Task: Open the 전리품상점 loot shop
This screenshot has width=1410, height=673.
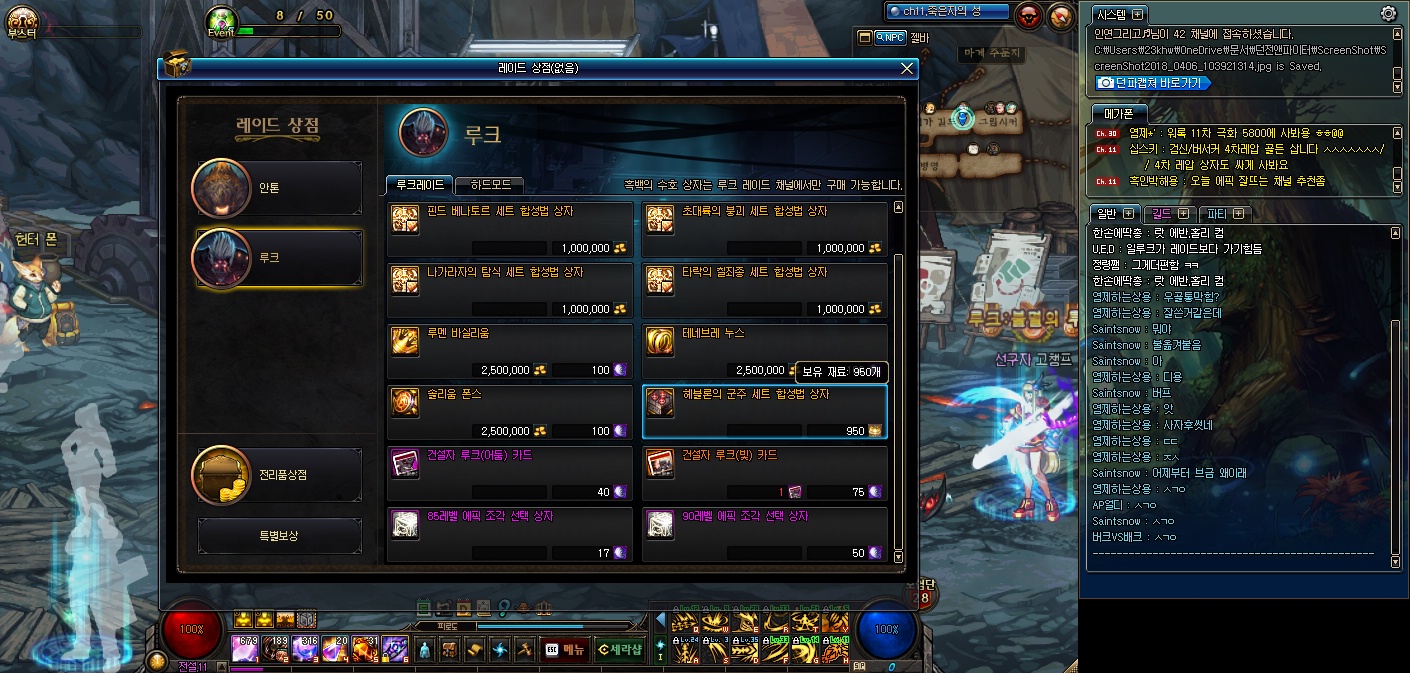Action: pyautogui.click(x=277, y=475)
